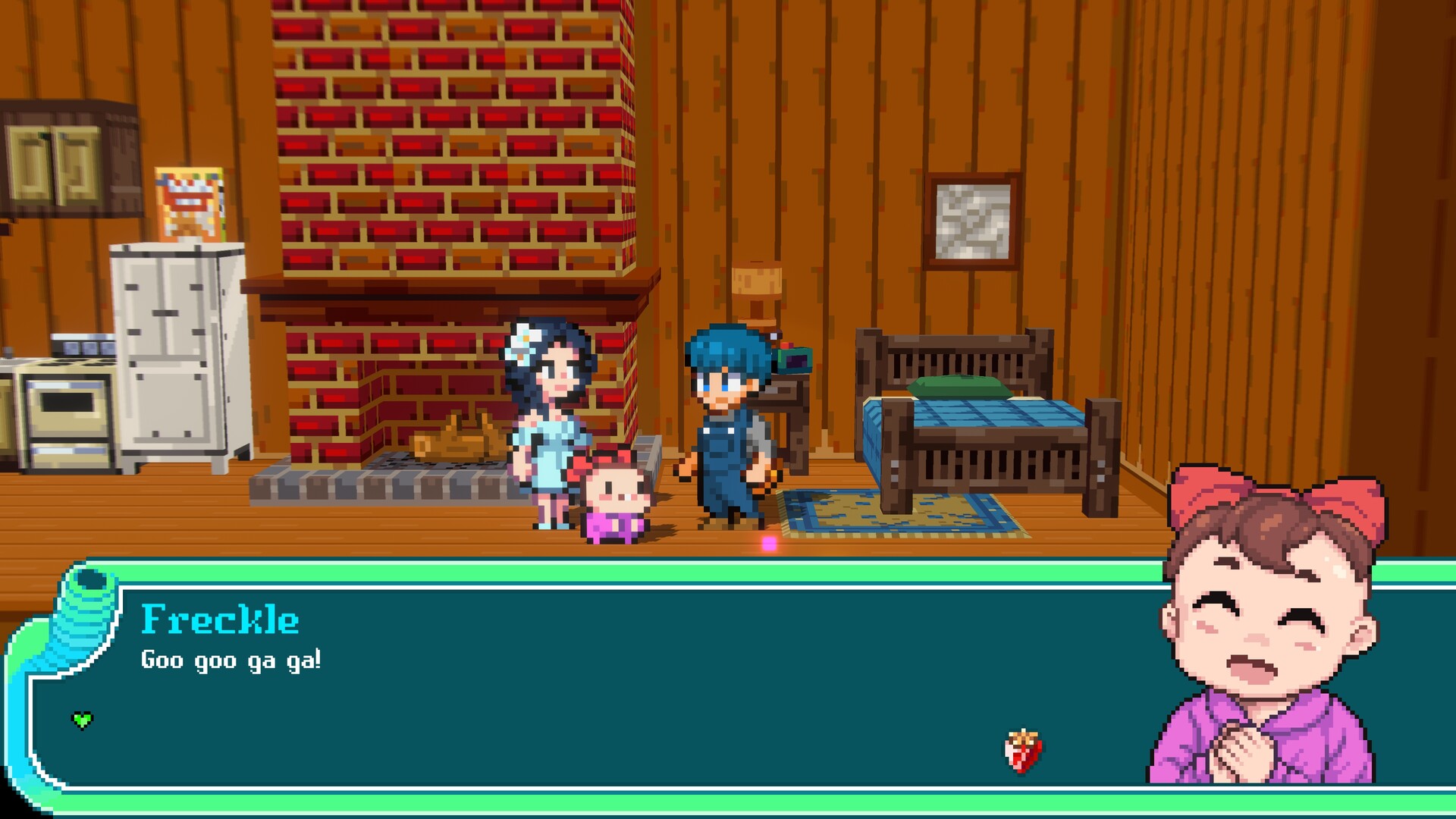The width and height of the screenshot is (1456, 819).
Task: Click the green heart icon
Action: click(x=82, y=720)
